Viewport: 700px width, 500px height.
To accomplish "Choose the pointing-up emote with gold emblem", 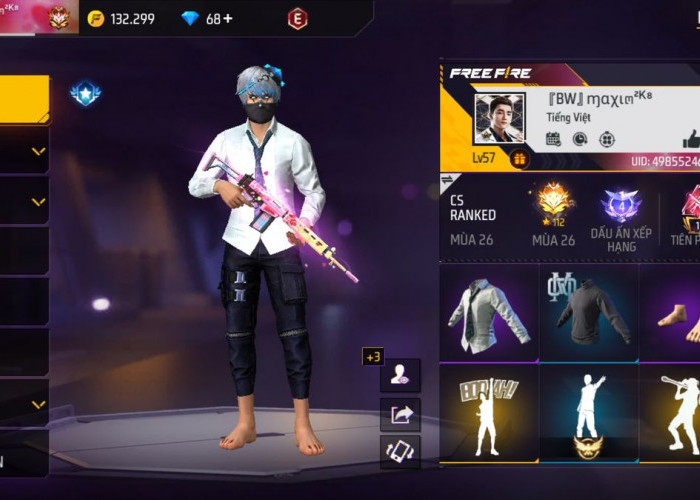I will pyautogui.click(x=590, y=412).
